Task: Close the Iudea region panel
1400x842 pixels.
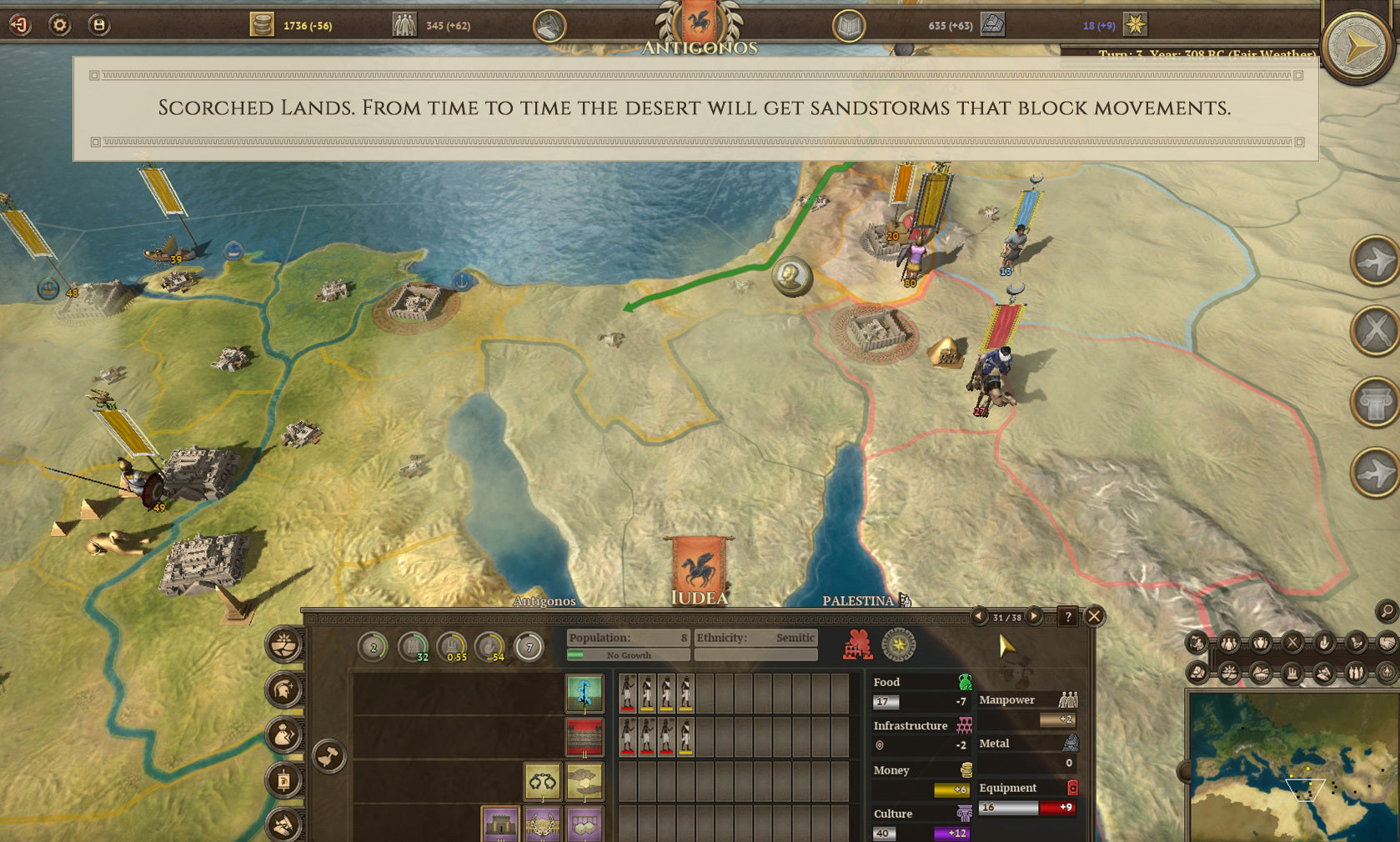Action: tap(1094, 616)
